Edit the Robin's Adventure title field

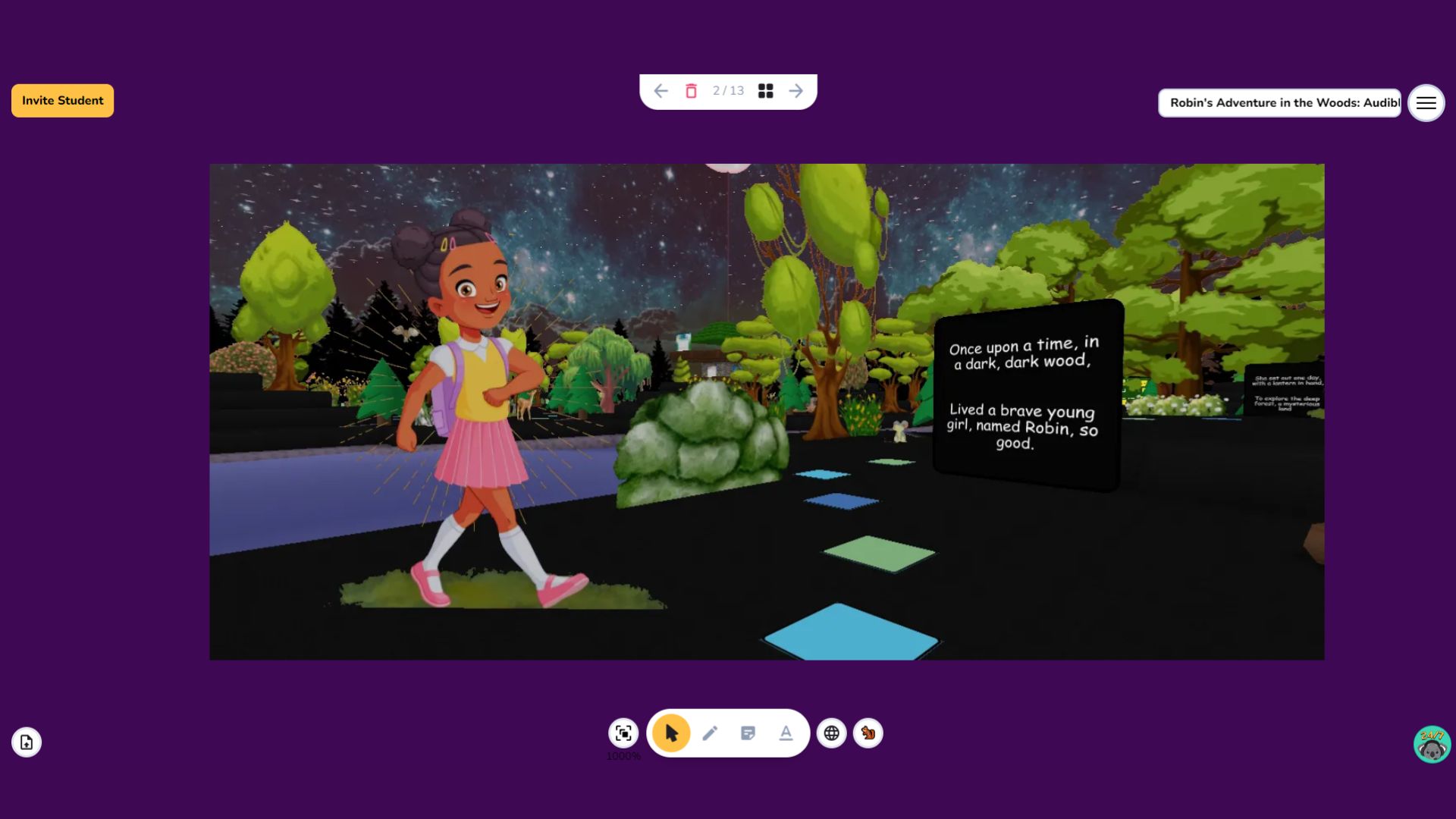click(1279, 102)
